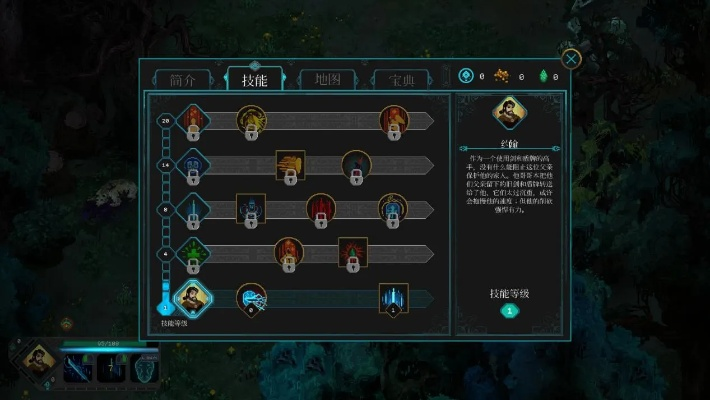The image size is (710, 400).
Task: Open the 地图 tab
Action: (326, 80)
